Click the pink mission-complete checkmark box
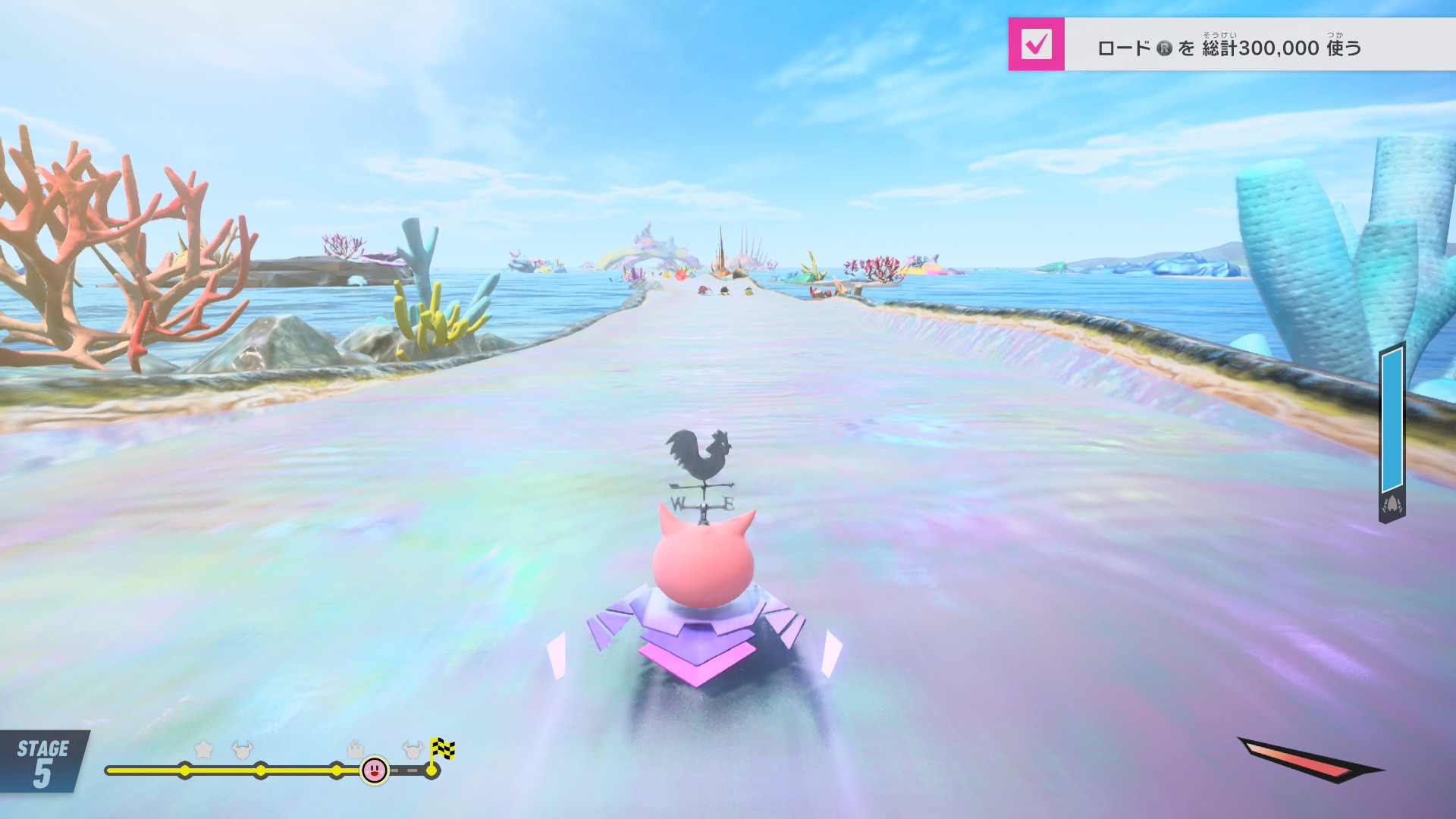This screenshot has height=819, width=1456. click(1036, 45)
